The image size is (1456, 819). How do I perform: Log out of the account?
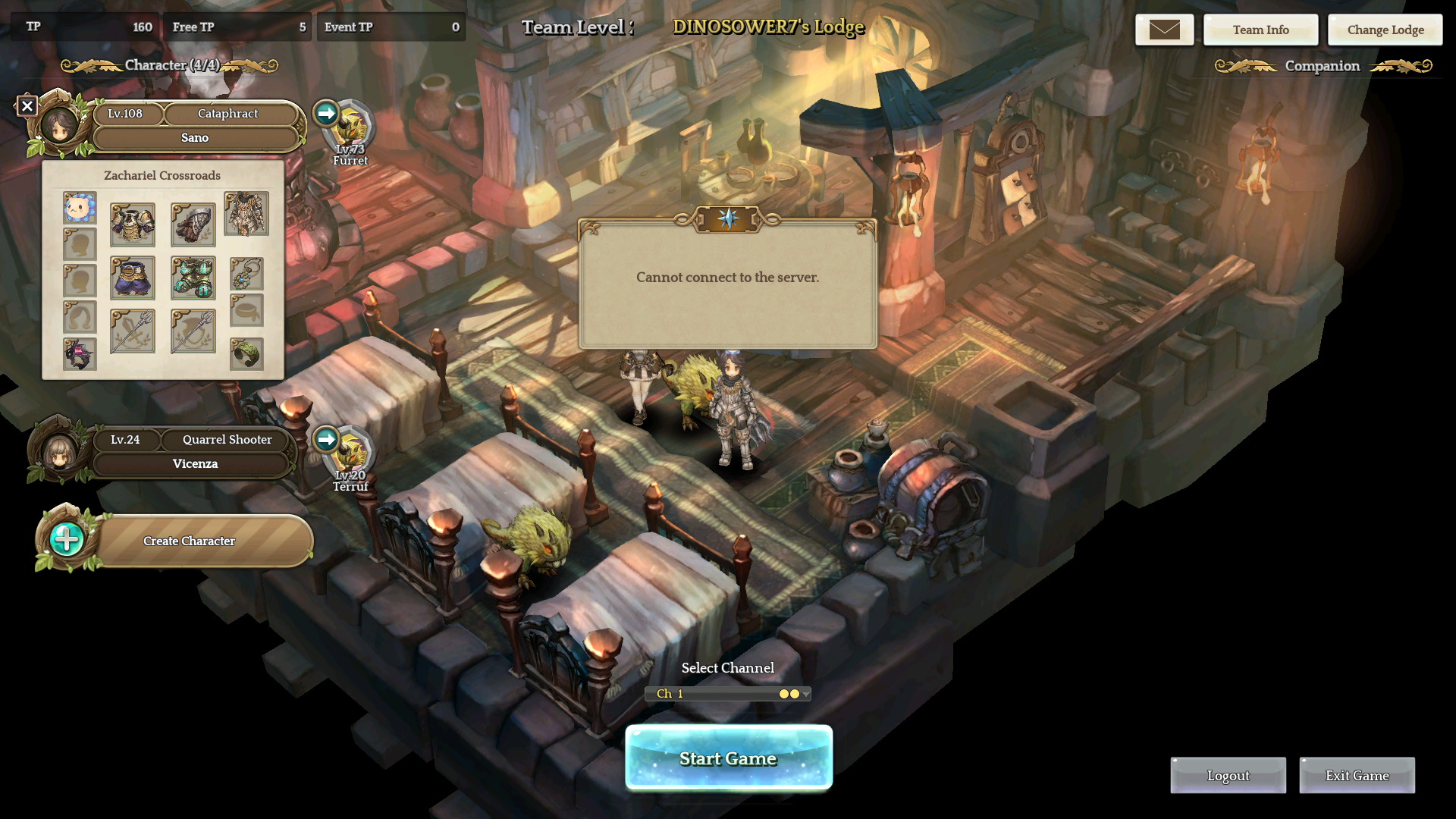[x=1228, y=775]
